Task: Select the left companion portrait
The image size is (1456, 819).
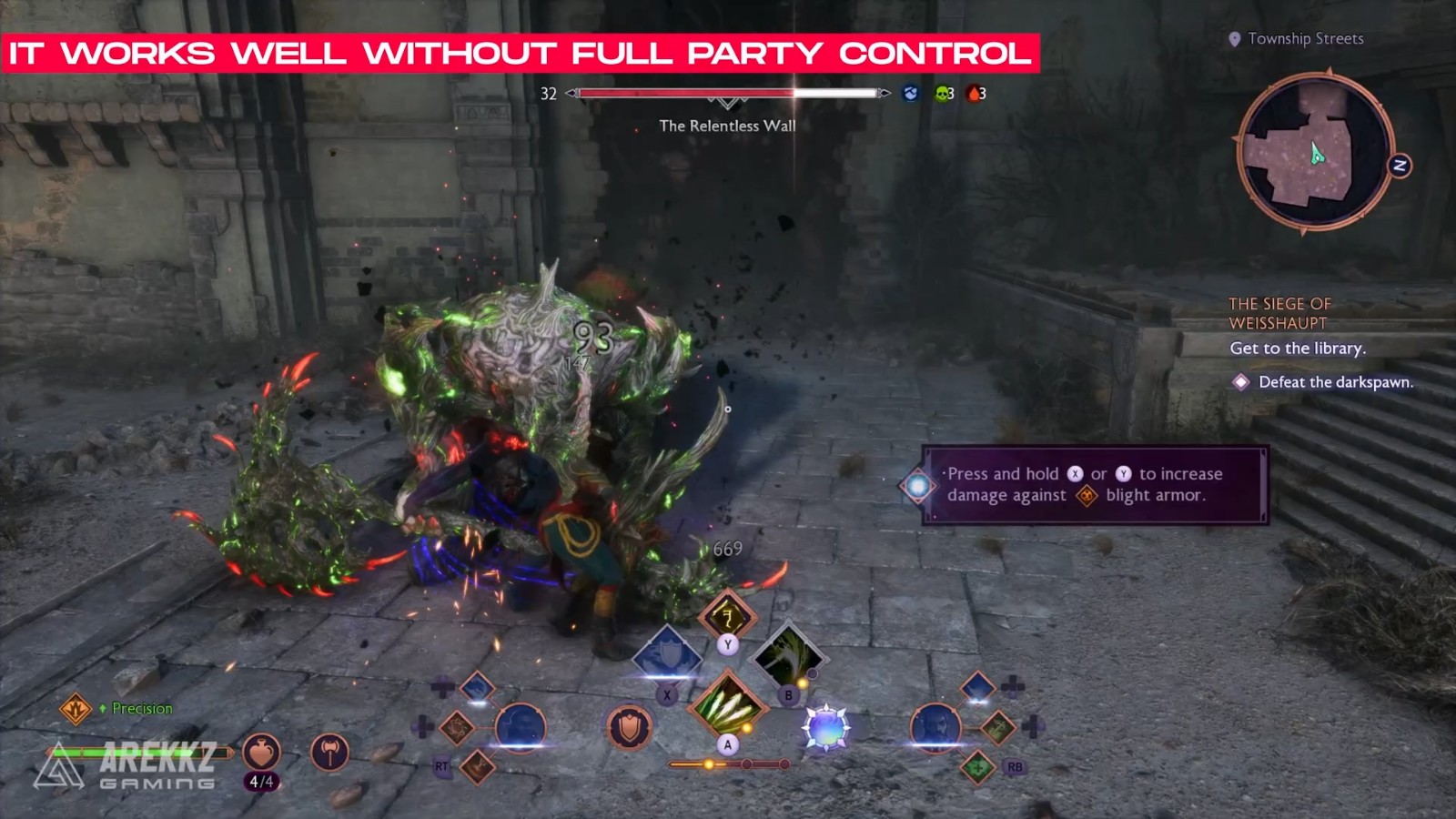Action: pos(520,728)
